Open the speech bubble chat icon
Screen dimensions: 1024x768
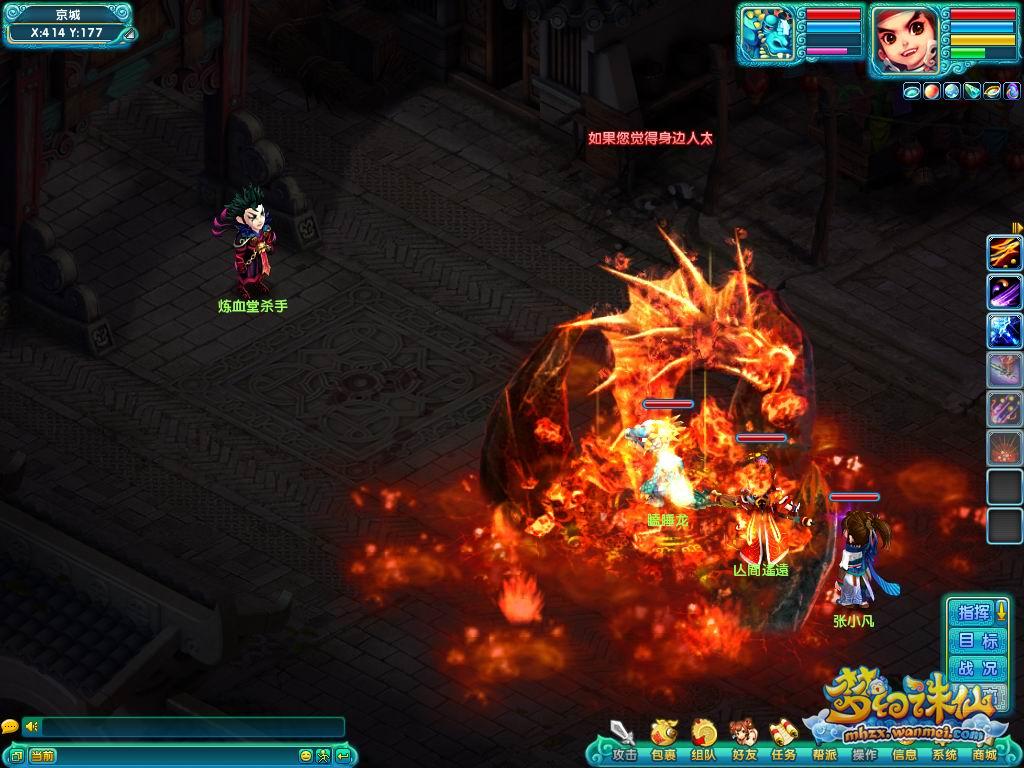9,726
